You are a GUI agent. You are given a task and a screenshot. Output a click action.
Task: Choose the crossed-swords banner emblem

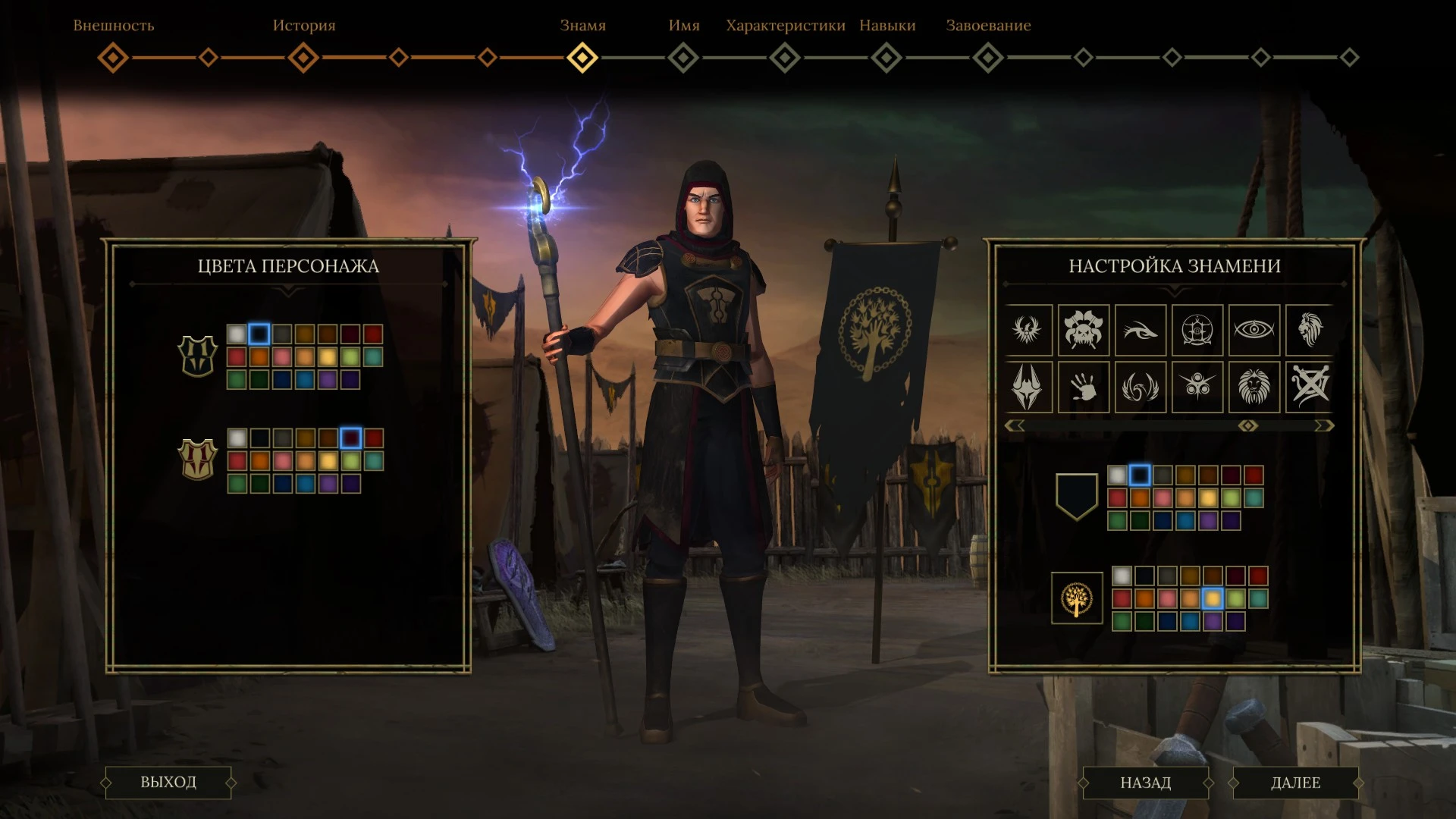(x=1310, y=388)
